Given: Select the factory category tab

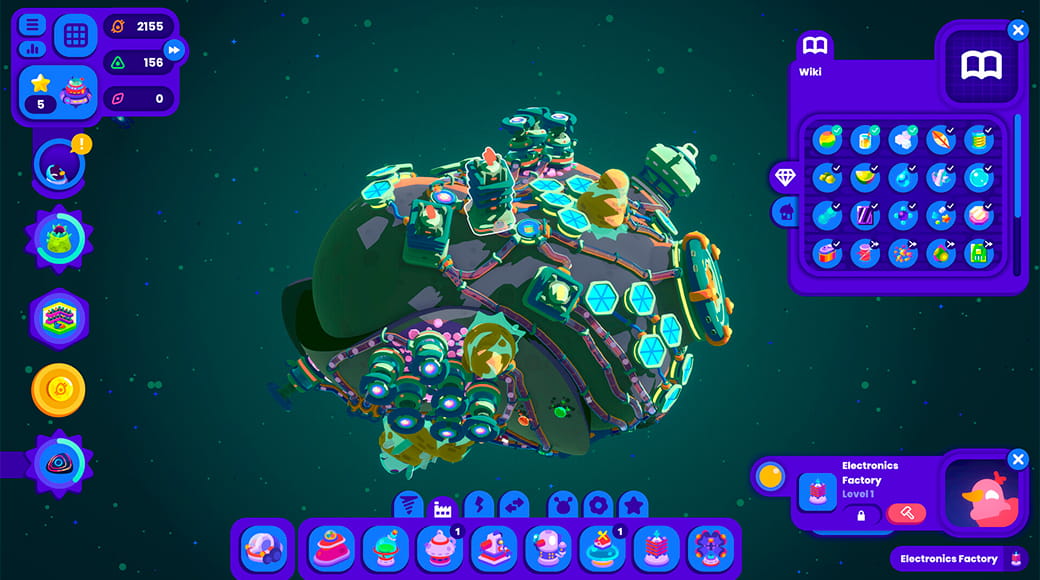Looking at the screenshot, I should pyautogui.click(x=441, y=506).
